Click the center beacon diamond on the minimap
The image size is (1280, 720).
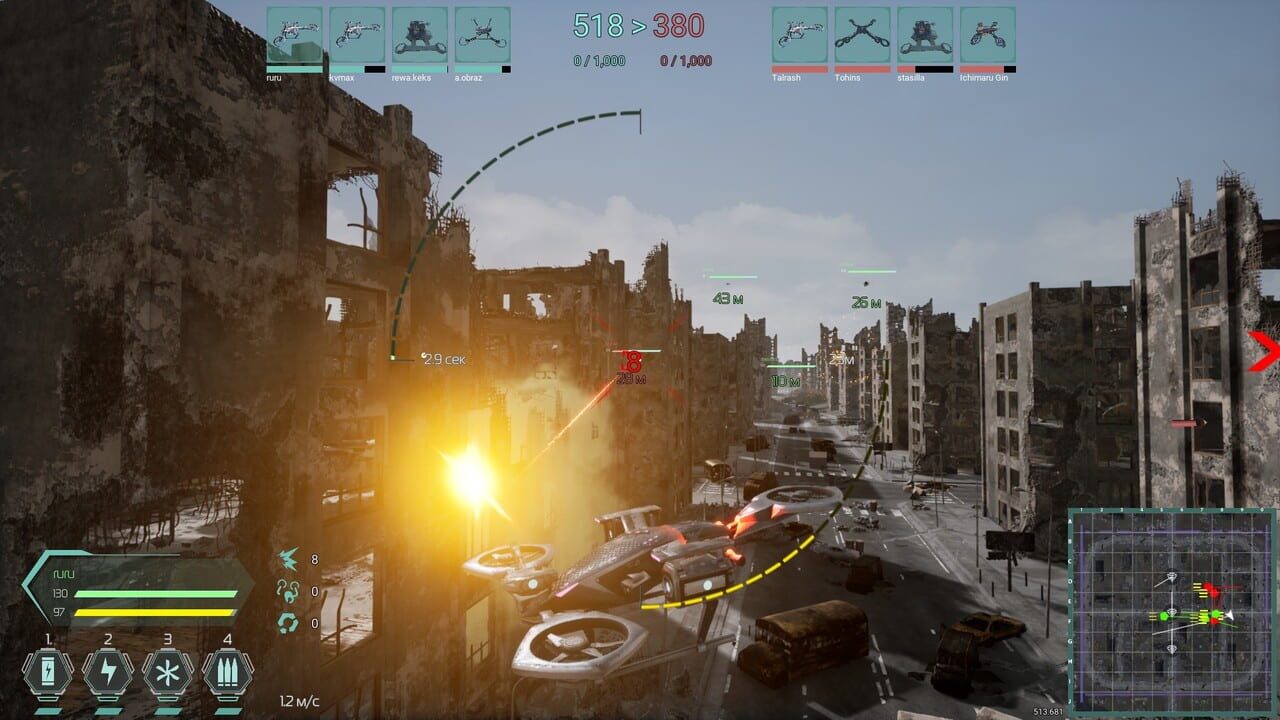1172,612
